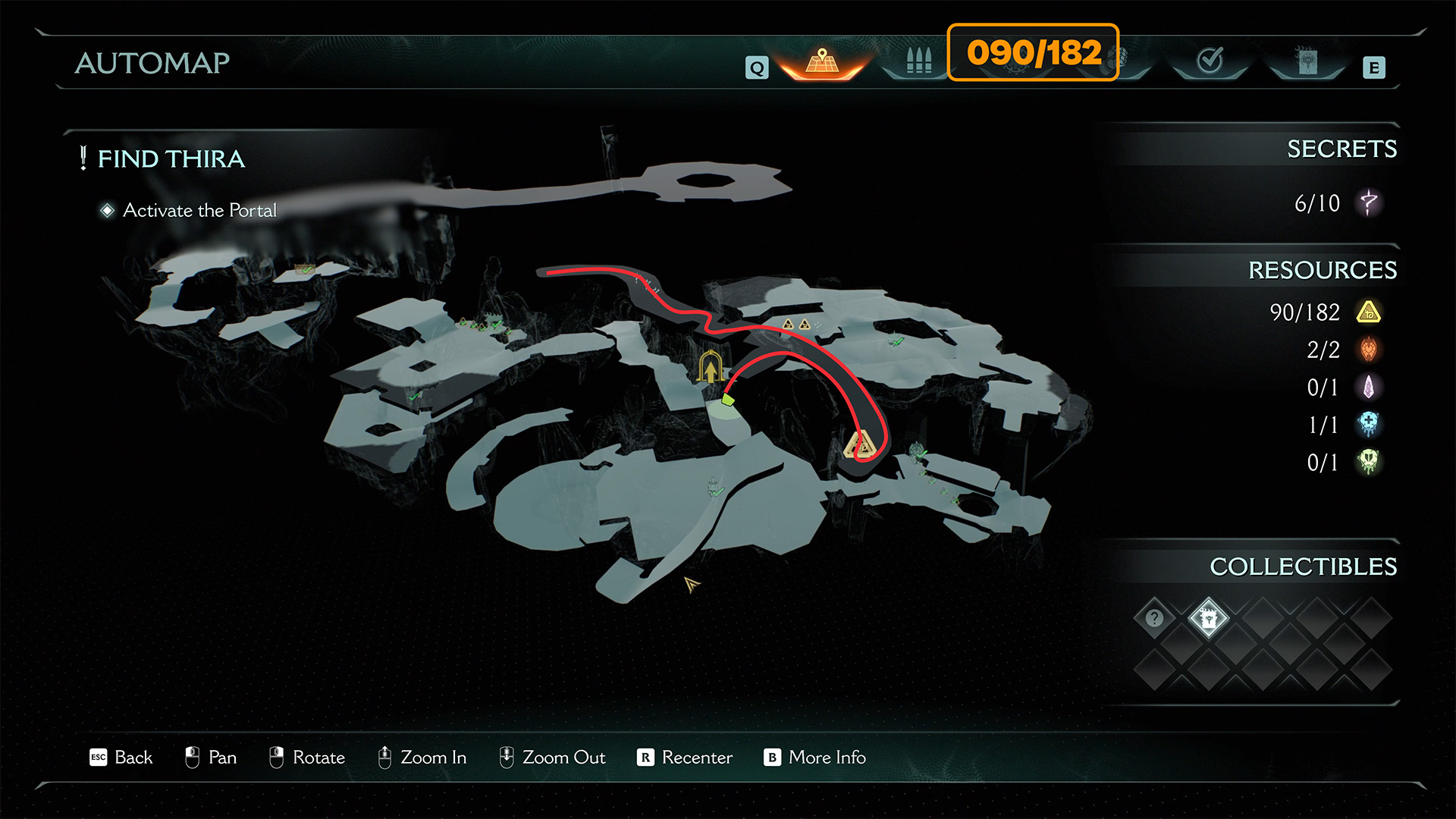Recenter the automap view
The height and width of the screenshot is (819, 1456).
pyautogui.click(x=685, y=758)
